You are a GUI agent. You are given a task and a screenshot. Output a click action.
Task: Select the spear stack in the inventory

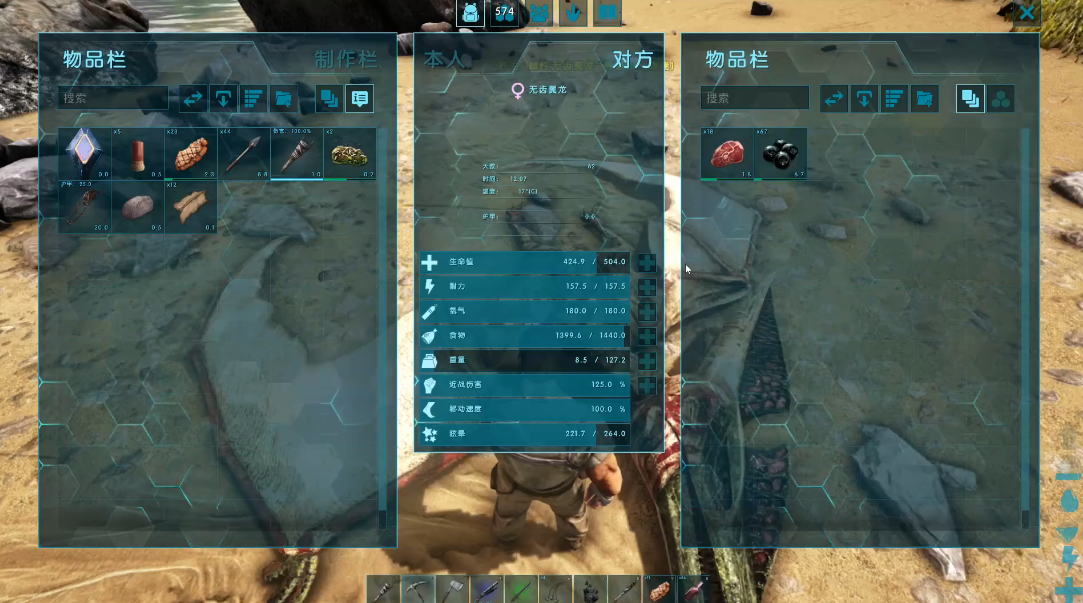243,154
